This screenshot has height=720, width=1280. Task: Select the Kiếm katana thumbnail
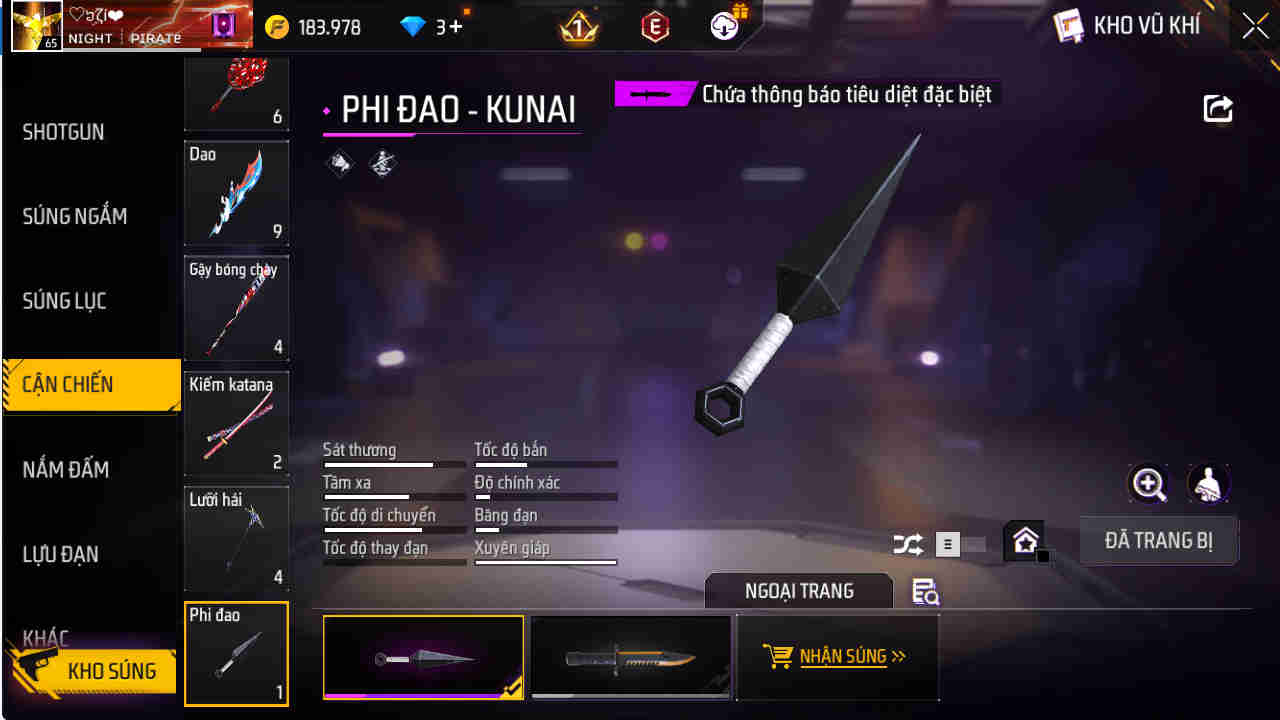pyautogui.click(x=236, y=423)
